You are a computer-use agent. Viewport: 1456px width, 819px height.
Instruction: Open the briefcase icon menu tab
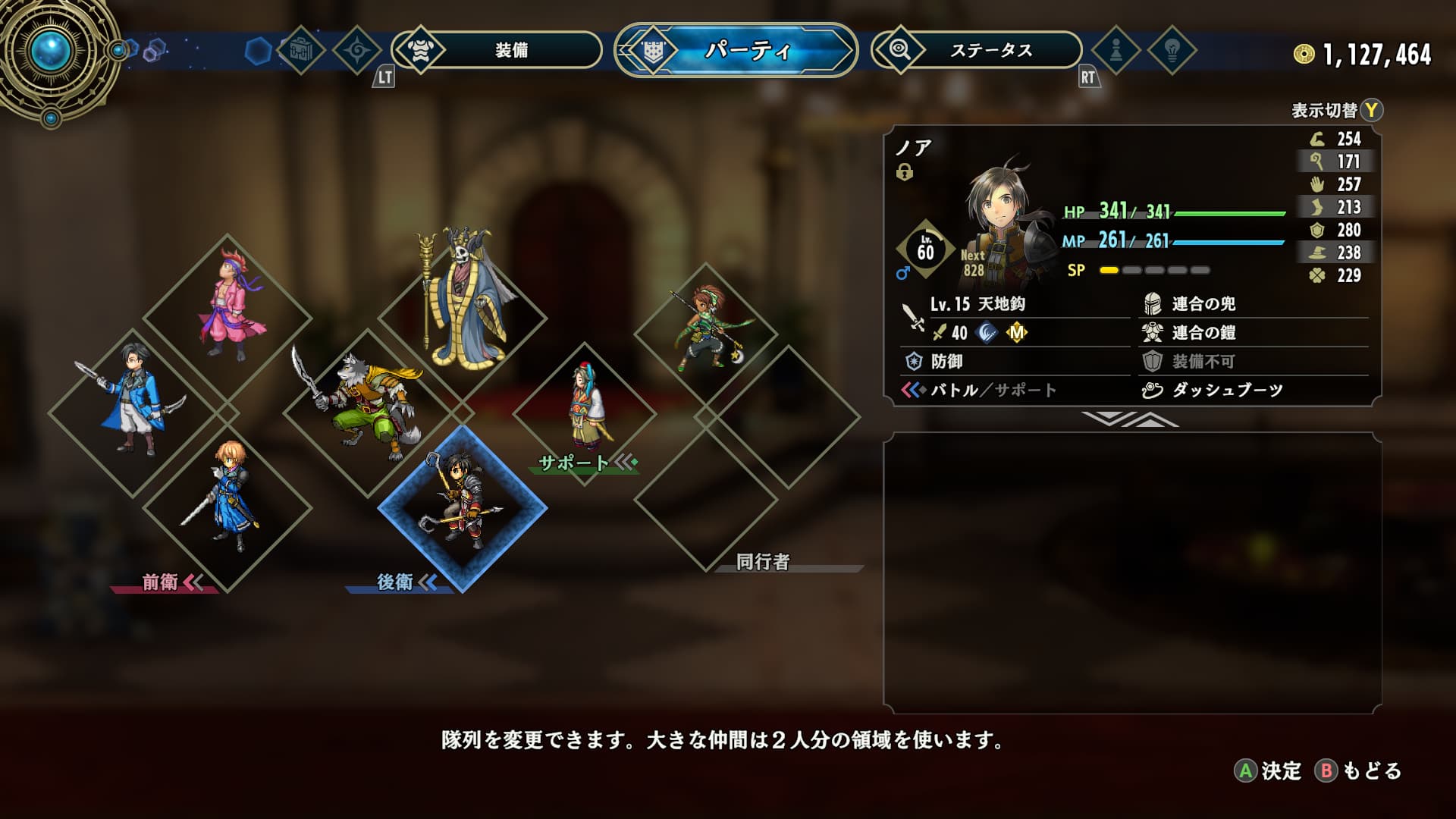click(x=300, y=51)
